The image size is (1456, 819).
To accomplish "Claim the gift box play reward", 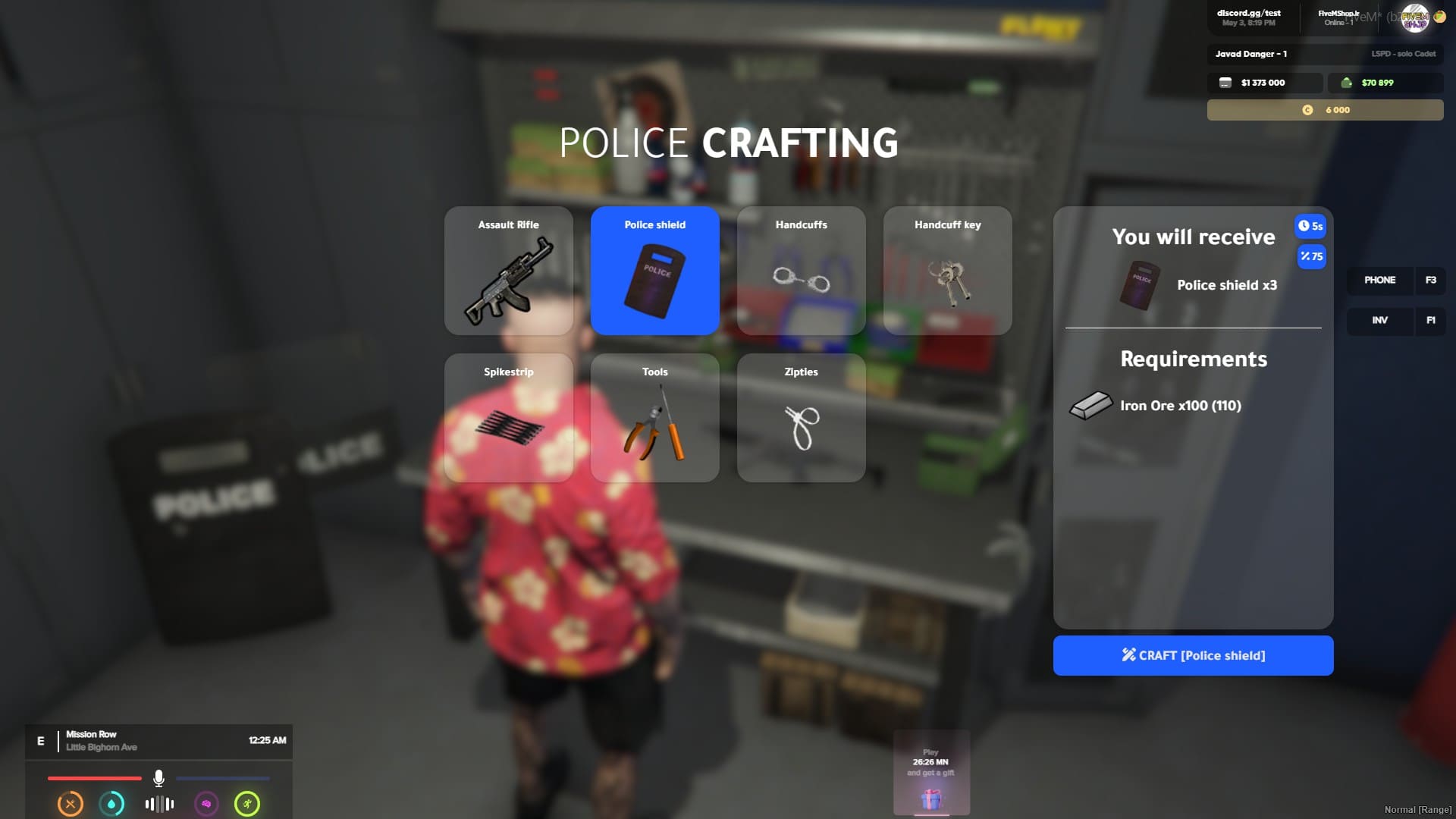I will point(931,798).
